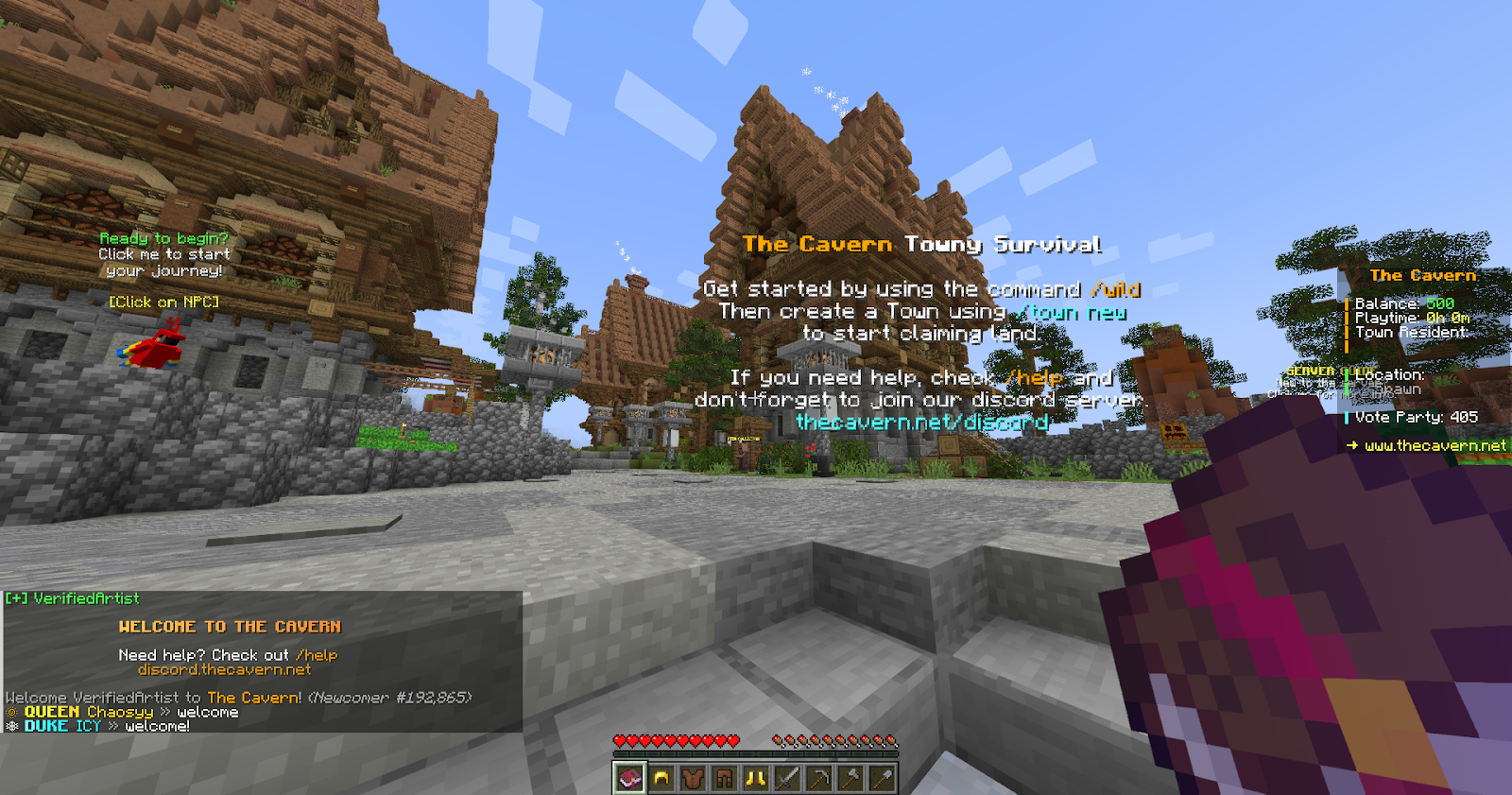
Task: Select the pickaxe in the hotbar
Action: [817, 778]
